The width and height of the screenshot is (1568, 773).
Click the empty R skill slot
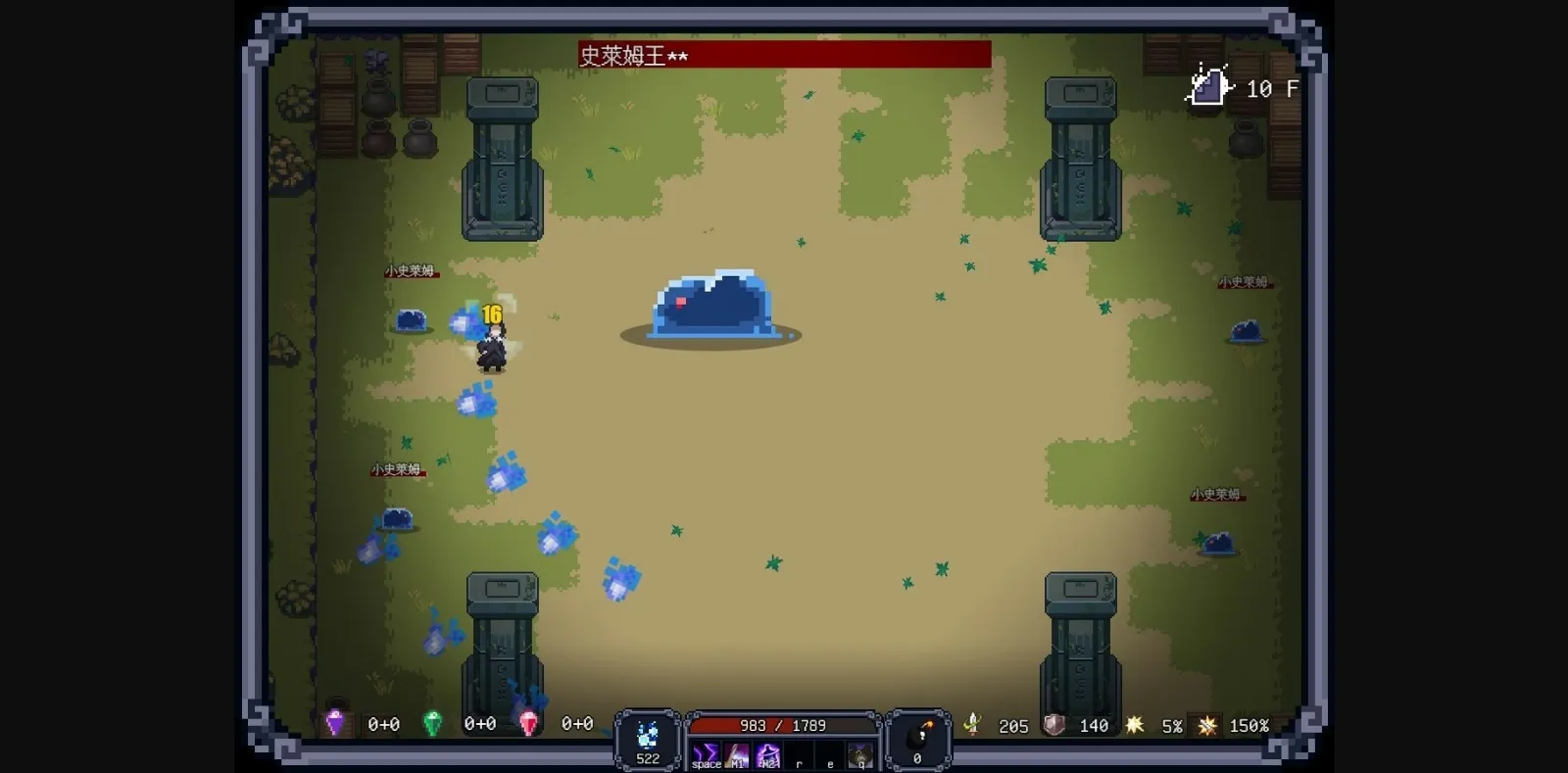coord(799,754)
